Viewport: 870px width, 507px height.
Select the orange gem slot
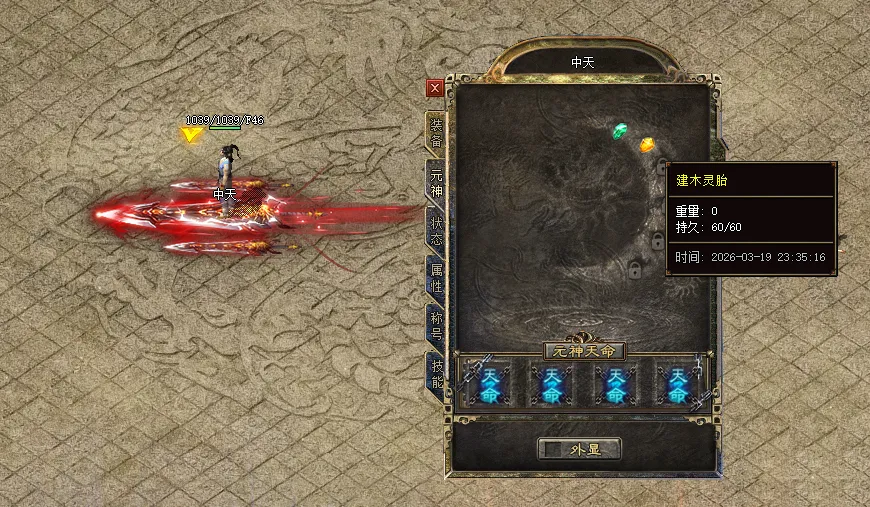pyautogui.click(x=647, y=144)
